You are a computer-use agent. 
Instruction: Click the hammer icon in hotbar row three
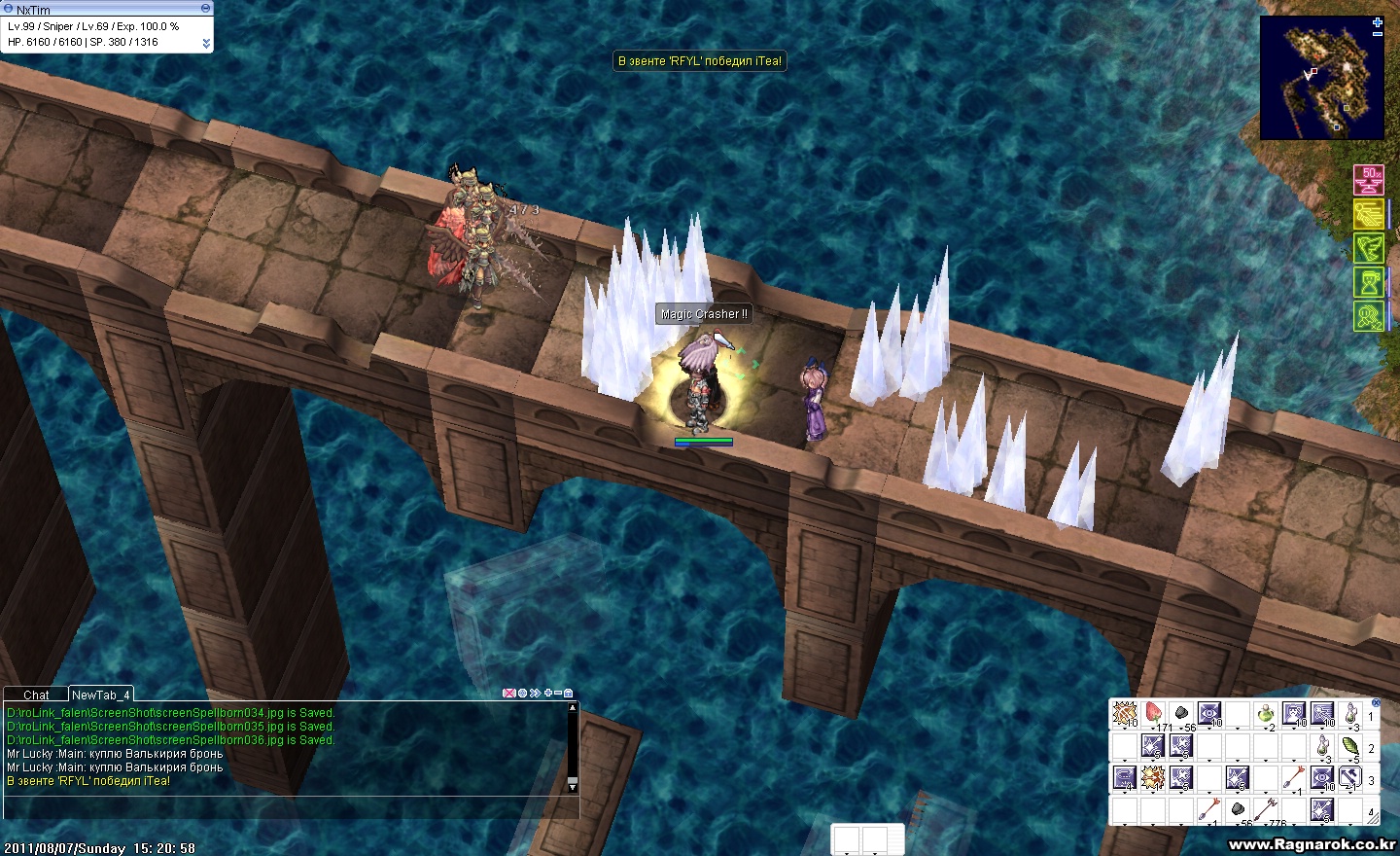pos(1349,777)
